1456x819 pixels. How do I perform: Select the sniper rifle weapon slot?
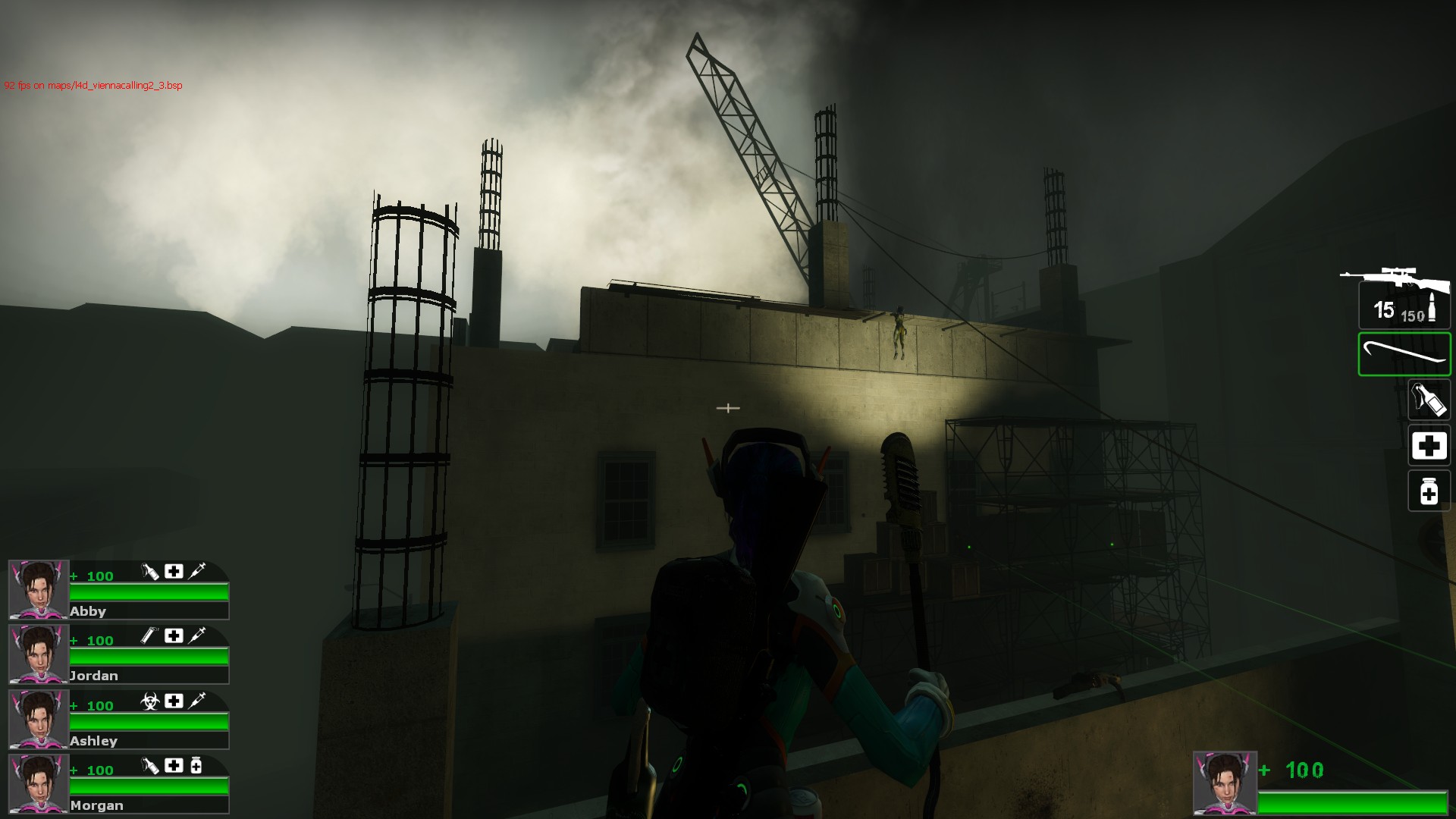pyautogui.click(x=1403, y=300)
